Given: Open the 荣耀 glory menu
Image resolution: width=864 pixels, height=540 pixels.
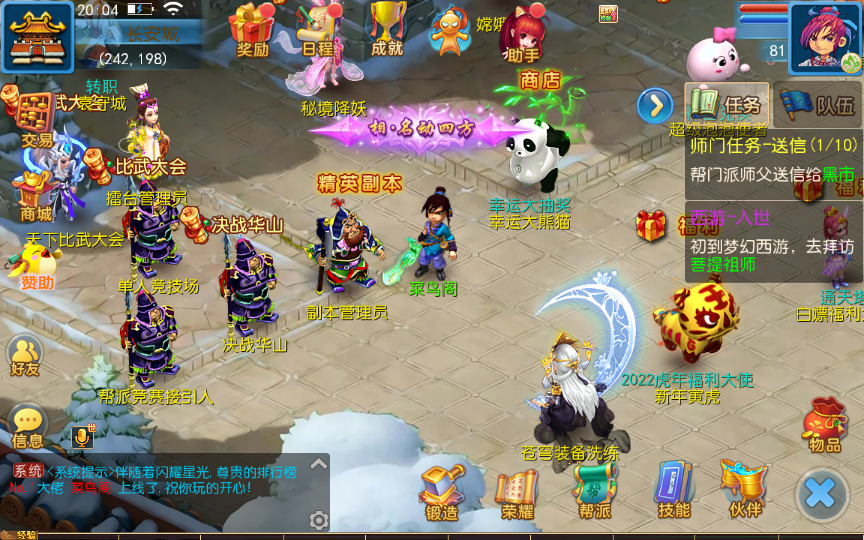Looking at the screenshot, I should point(517,491).
